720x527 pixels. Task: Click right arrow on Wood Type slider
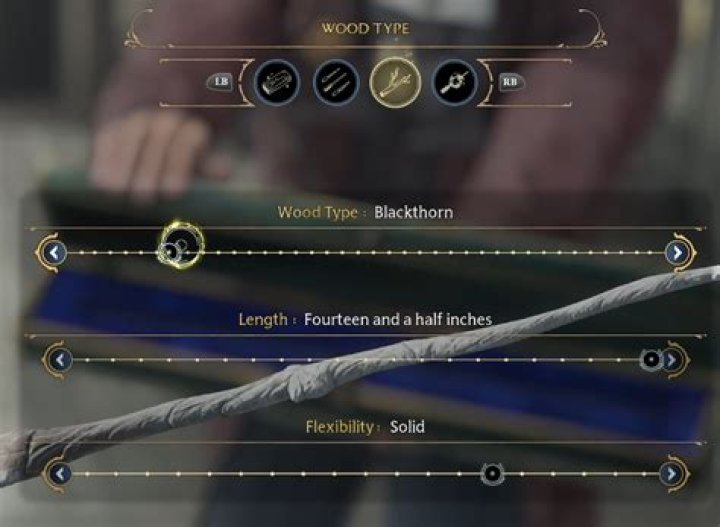(678, 253)
